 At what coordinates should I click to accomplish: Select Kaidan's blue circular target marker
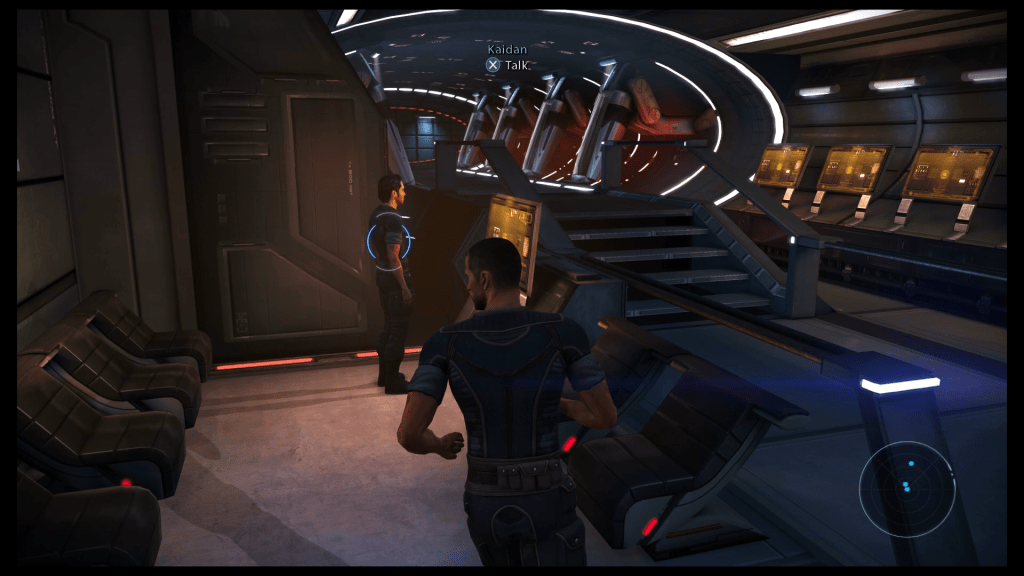coord(388,240)
